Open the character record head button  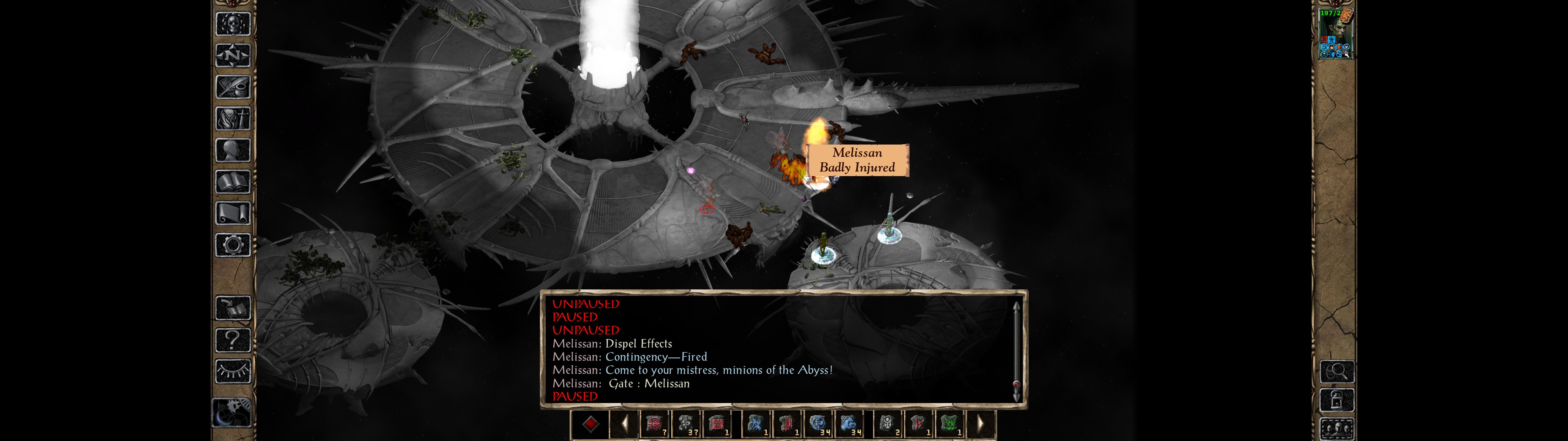(233, 150)
